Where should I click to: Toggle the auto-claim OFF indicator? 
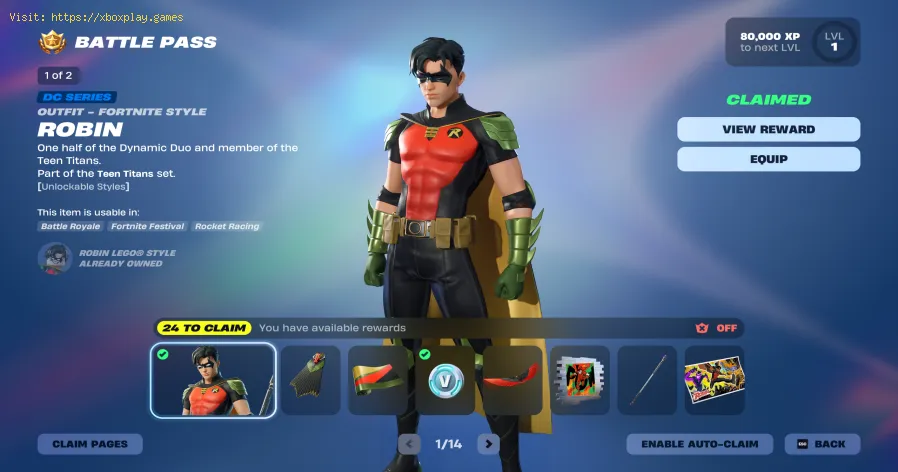[719, 328]
